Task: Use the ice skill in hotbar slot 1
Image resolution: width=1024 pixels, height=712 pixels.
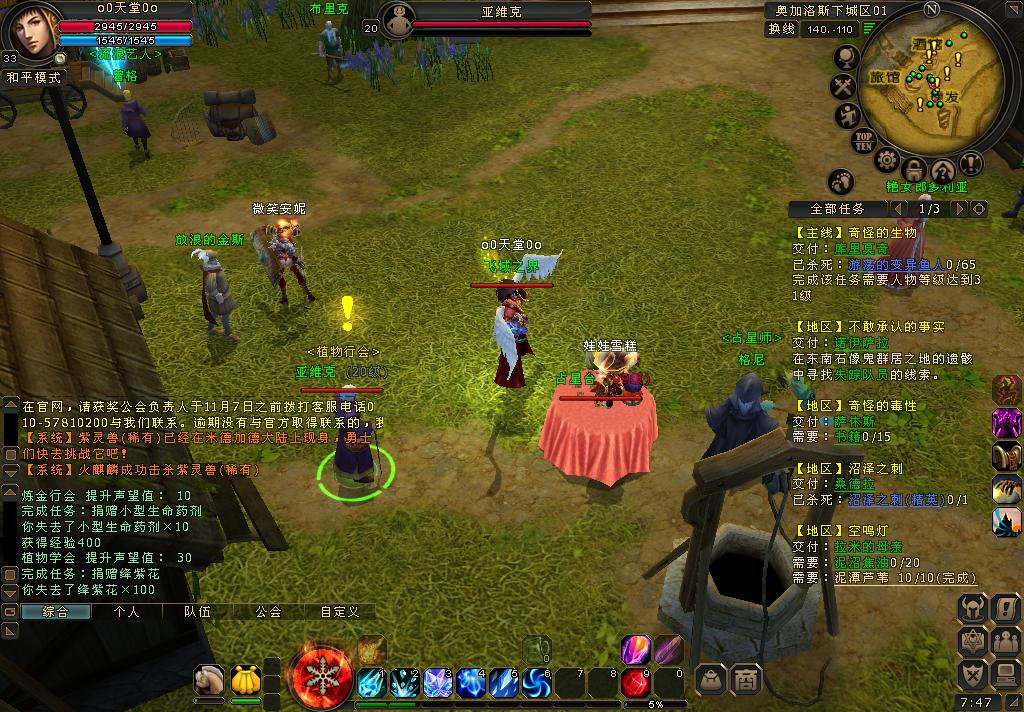Action: point(371,682)
